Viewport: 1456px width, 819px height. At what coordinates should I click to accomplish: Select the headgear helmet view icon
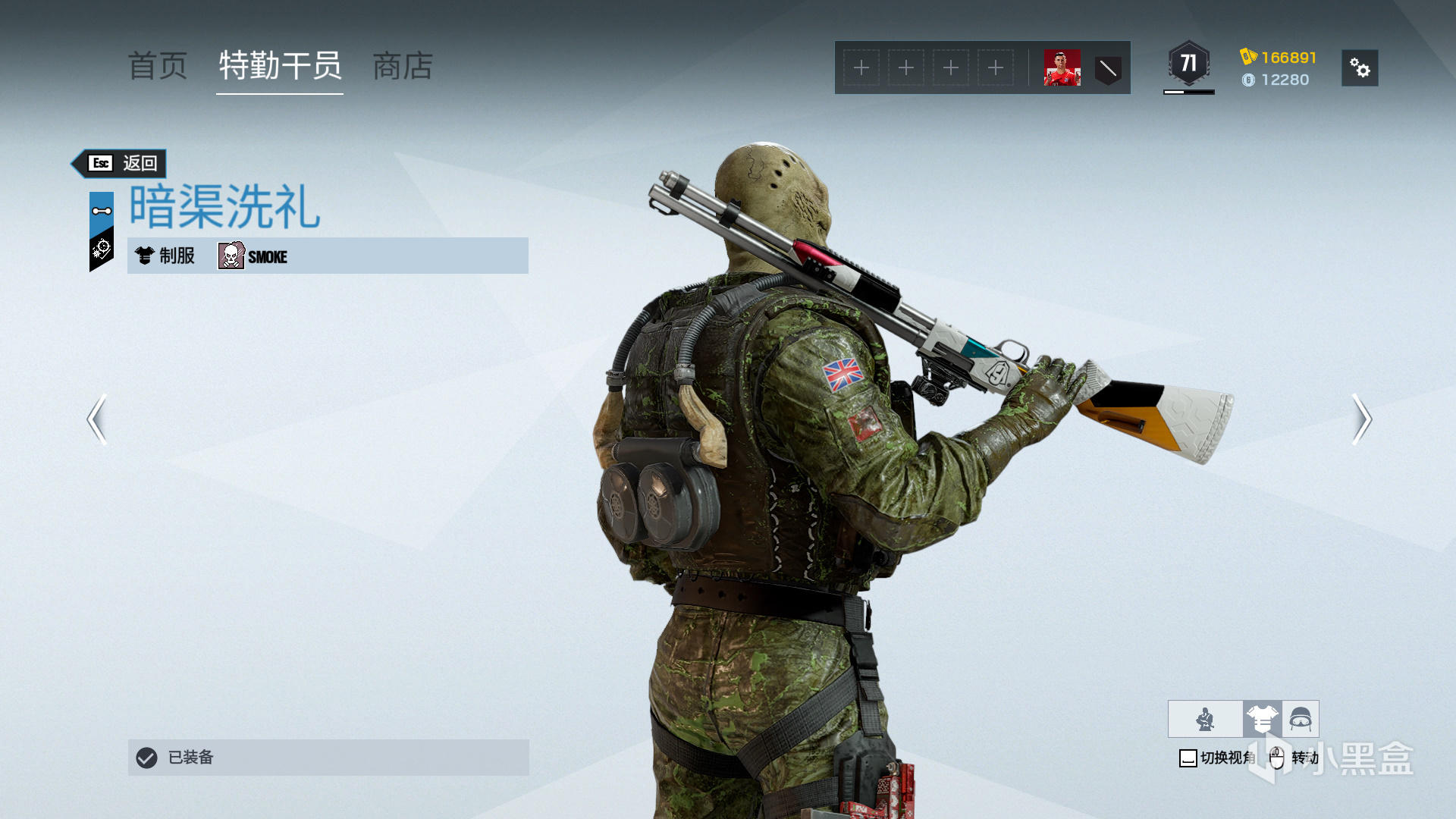[1301, 719]
